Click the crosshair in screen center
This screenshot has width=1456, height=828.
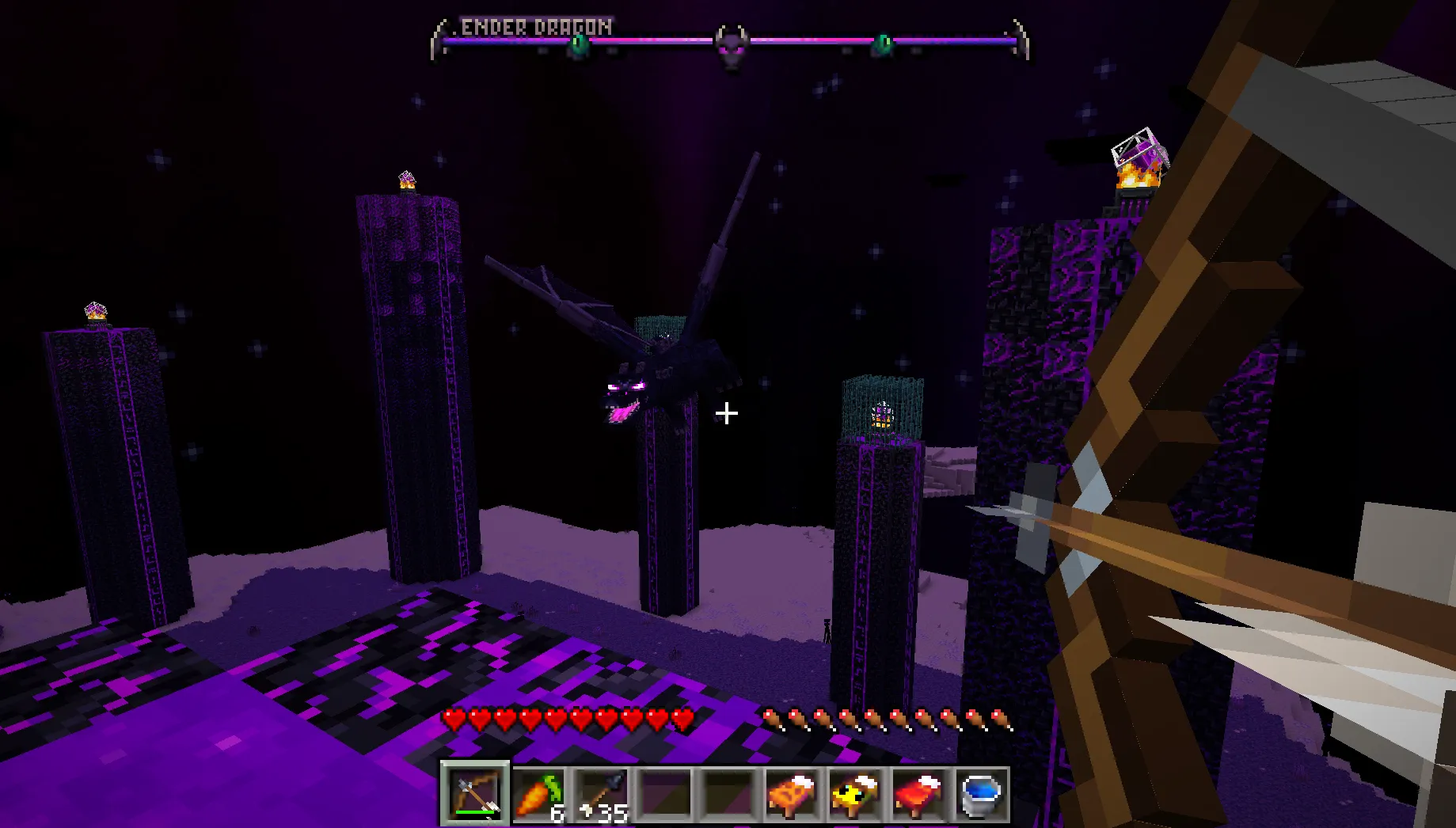click(725, 412)
